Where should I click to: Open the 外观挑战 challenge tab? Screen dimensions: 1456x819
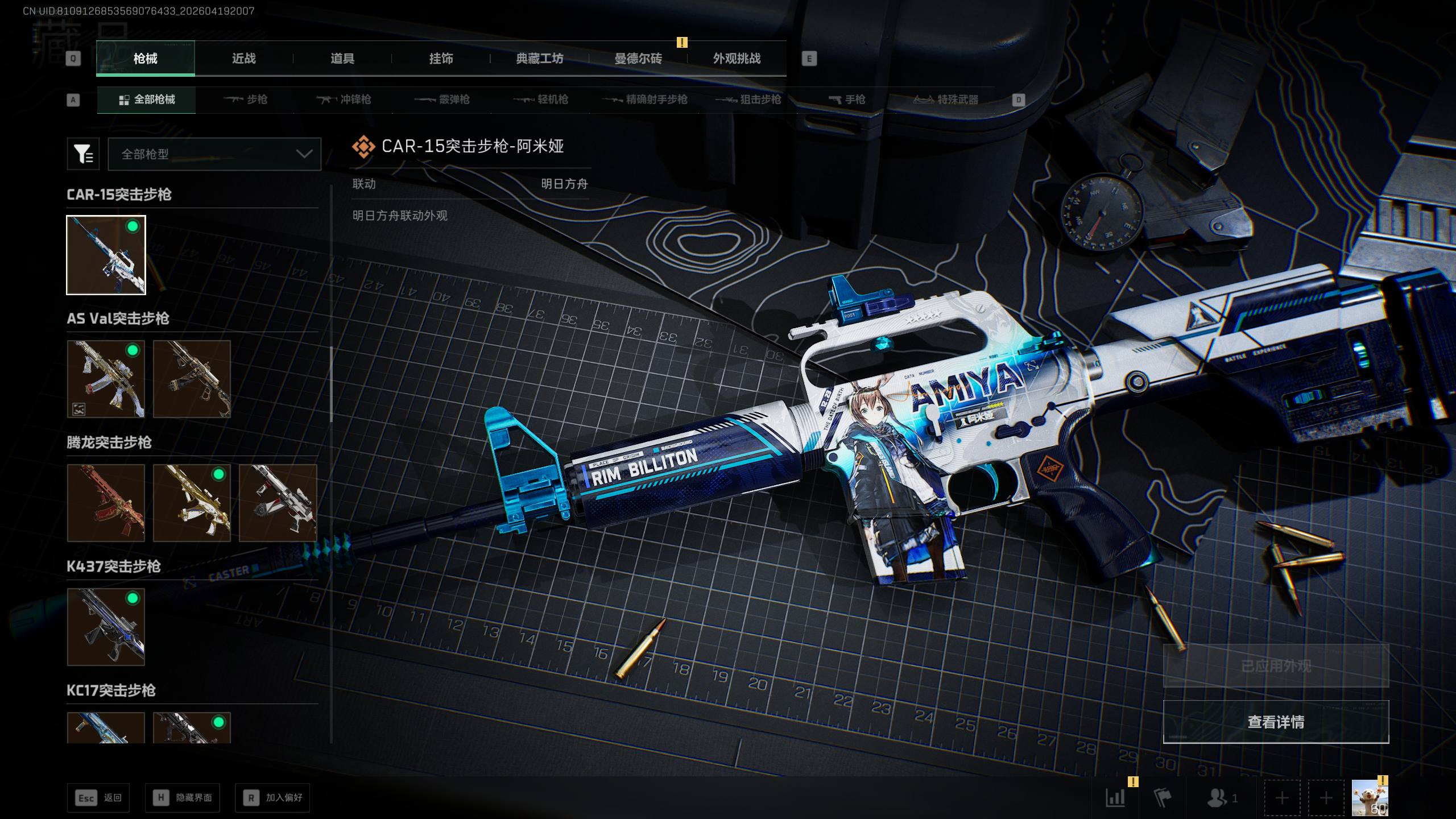tap(737, 59)
